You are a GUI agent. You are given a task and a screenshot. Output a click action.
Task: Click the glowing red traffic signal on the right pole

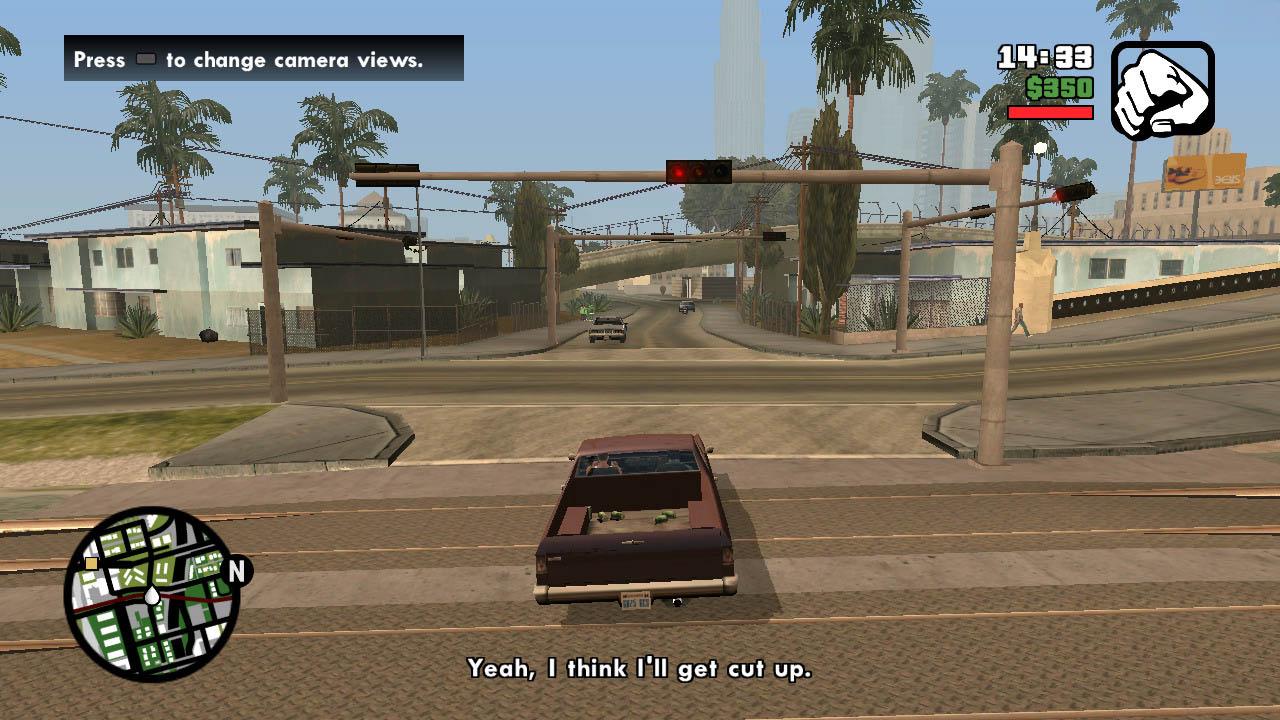pos(1056,195)
